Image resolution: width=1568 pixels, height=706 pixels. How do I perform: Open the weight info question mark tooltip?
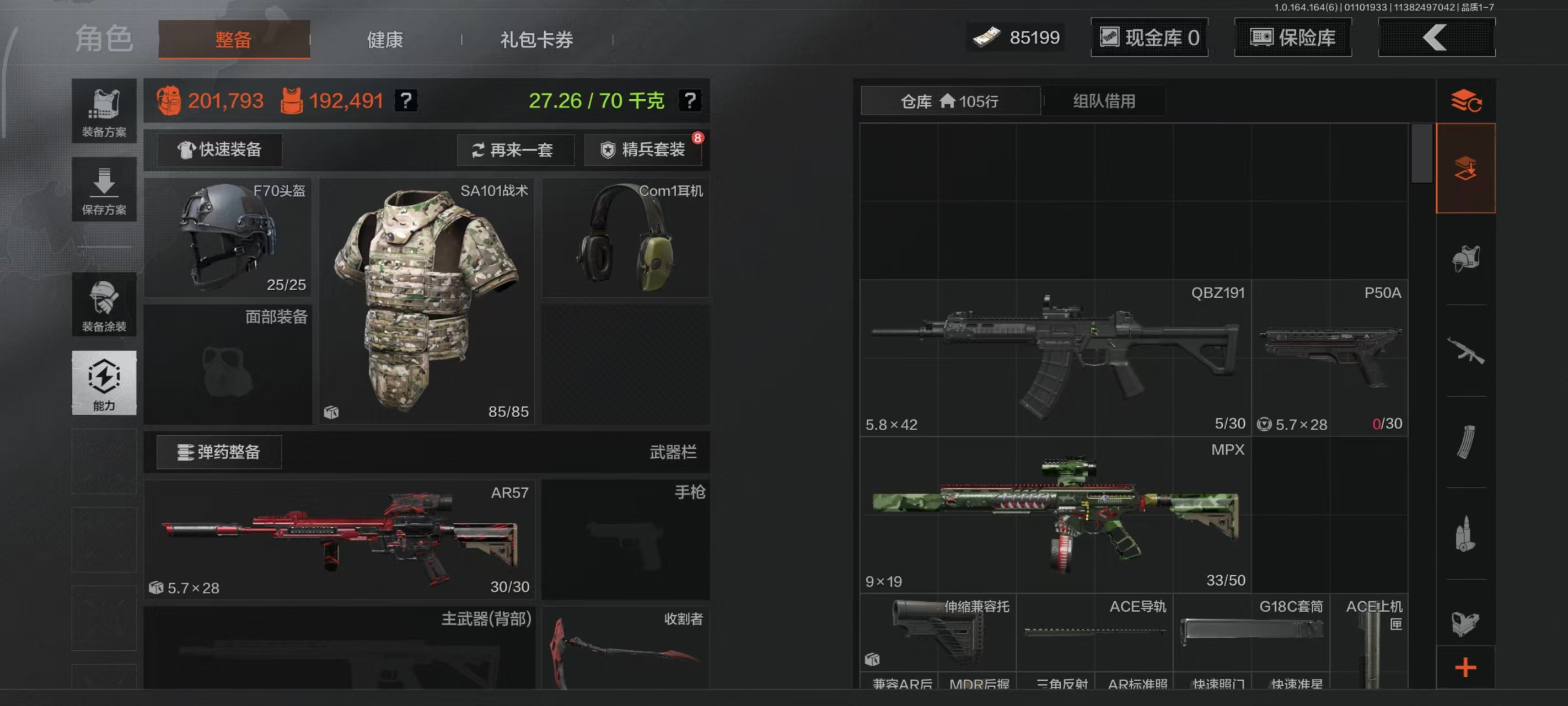pos(690,101)
